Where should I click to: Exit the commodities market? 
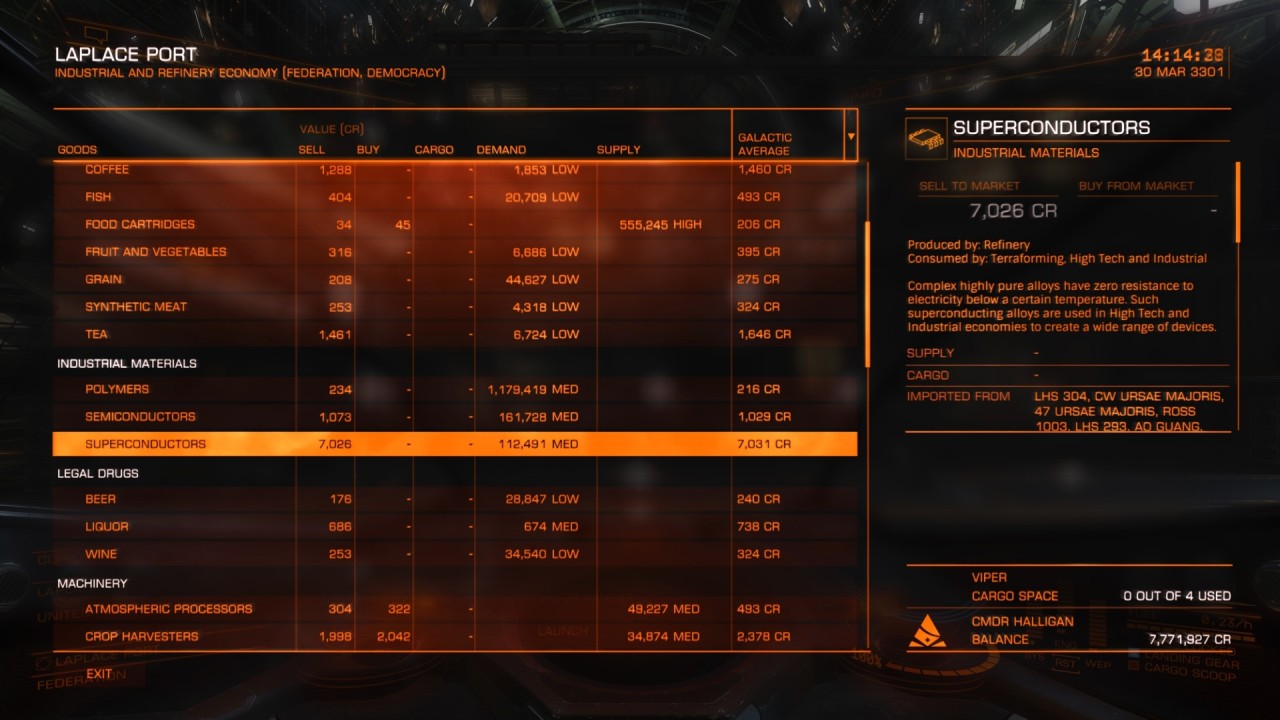(x=99, y=674)
